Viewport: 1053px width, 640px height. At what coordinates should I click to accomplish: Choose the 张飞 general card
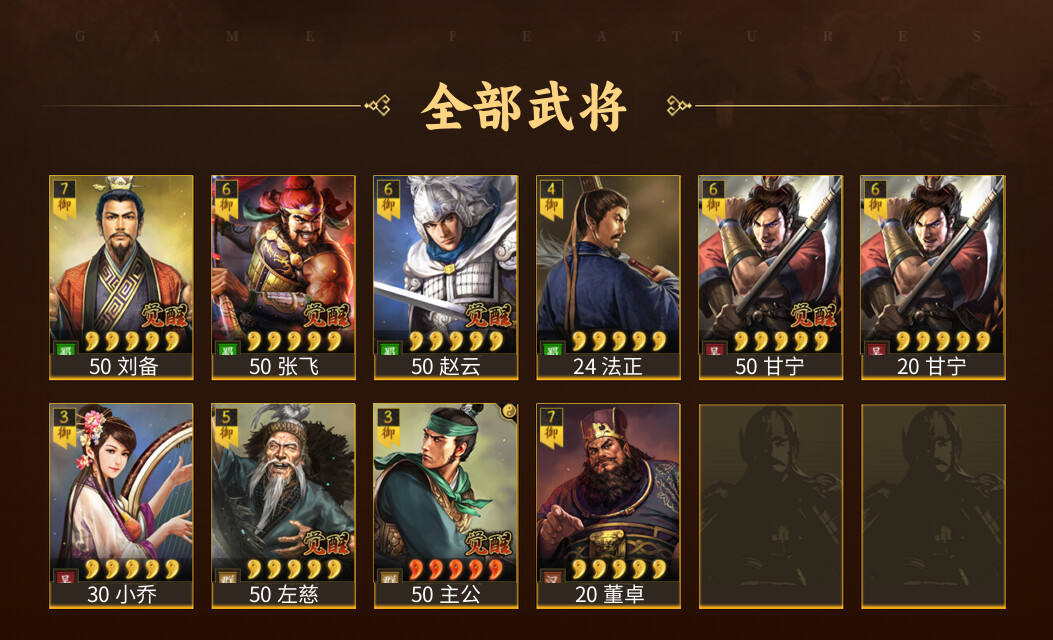point(283,276)
